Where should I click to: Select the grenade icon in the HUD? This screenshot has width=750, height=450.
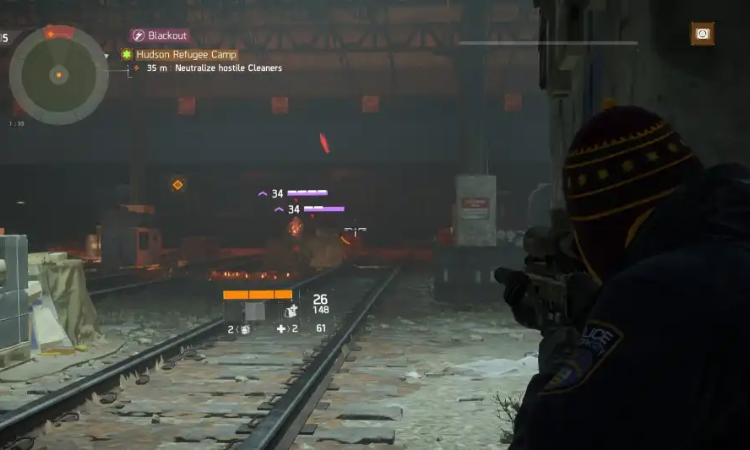244,329
